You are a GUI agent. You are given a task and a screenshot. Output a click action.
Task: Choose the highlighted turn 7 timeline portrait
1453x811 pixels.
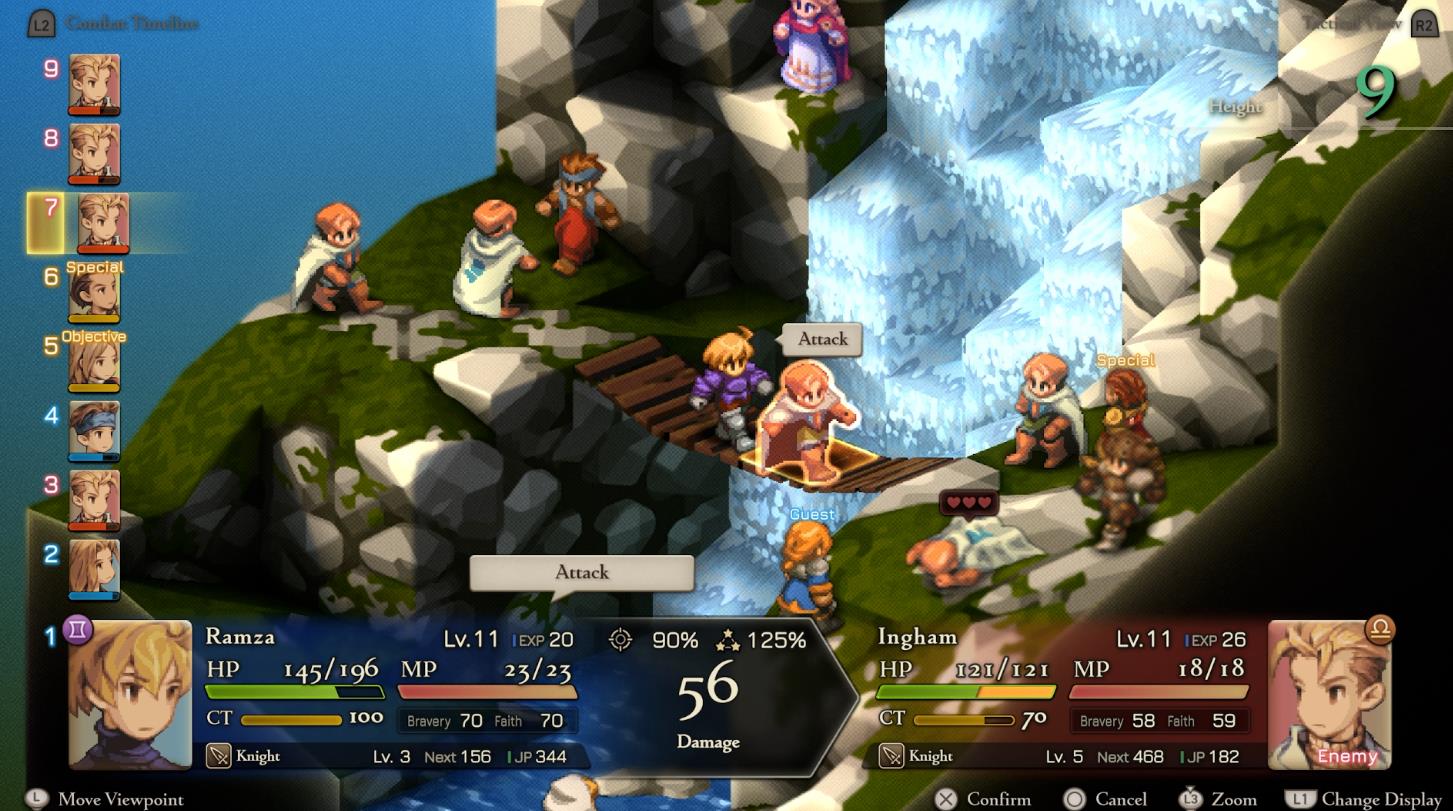[x=102, y=222]
